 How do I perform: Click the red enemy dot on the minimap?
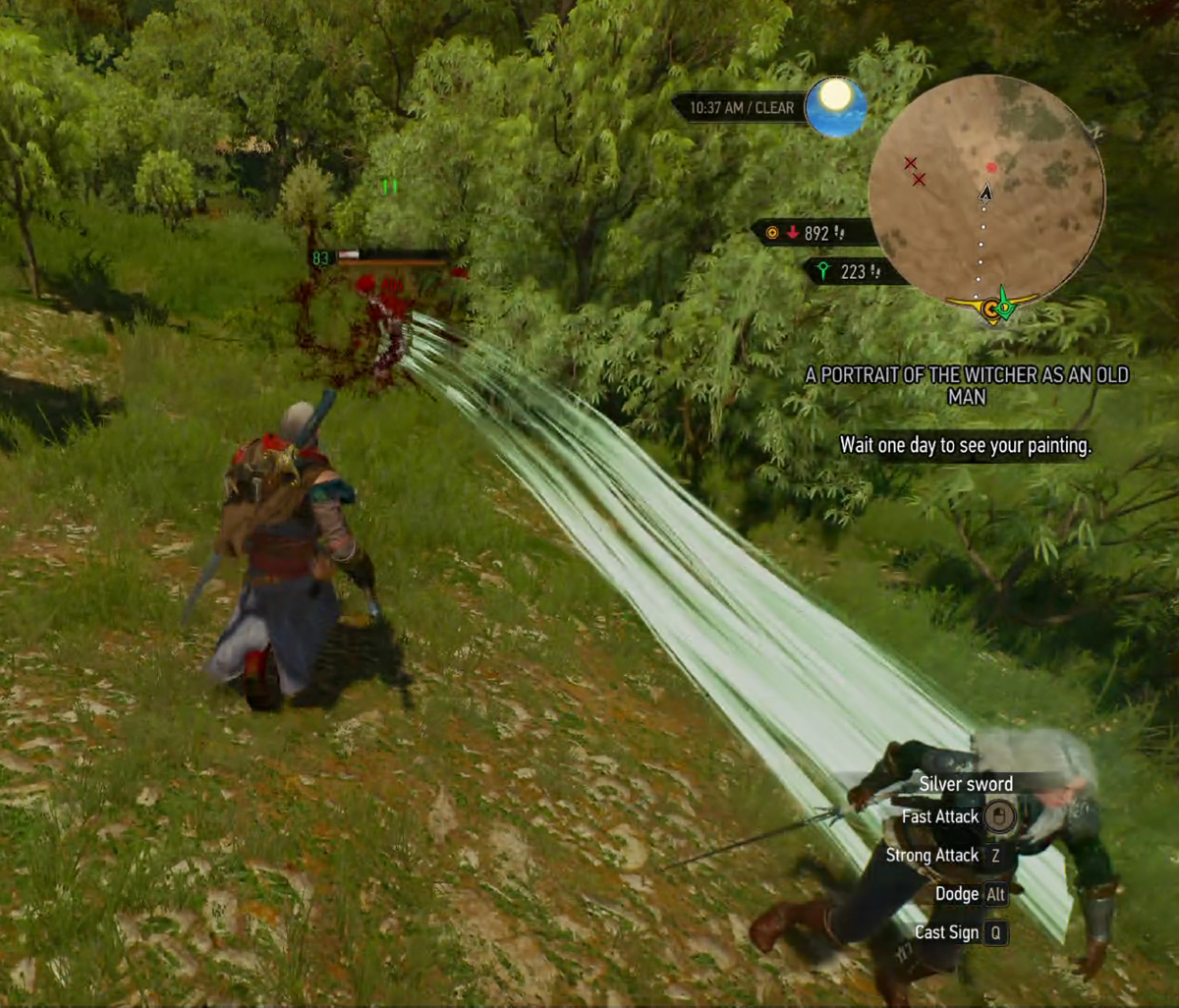991,168
